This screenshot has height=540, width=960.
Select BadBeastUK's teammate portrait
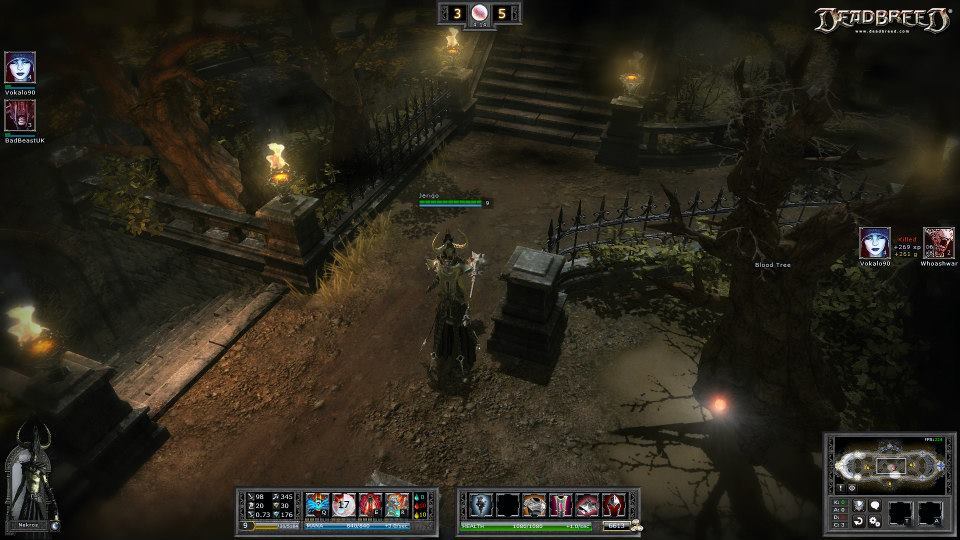(20, 116)
